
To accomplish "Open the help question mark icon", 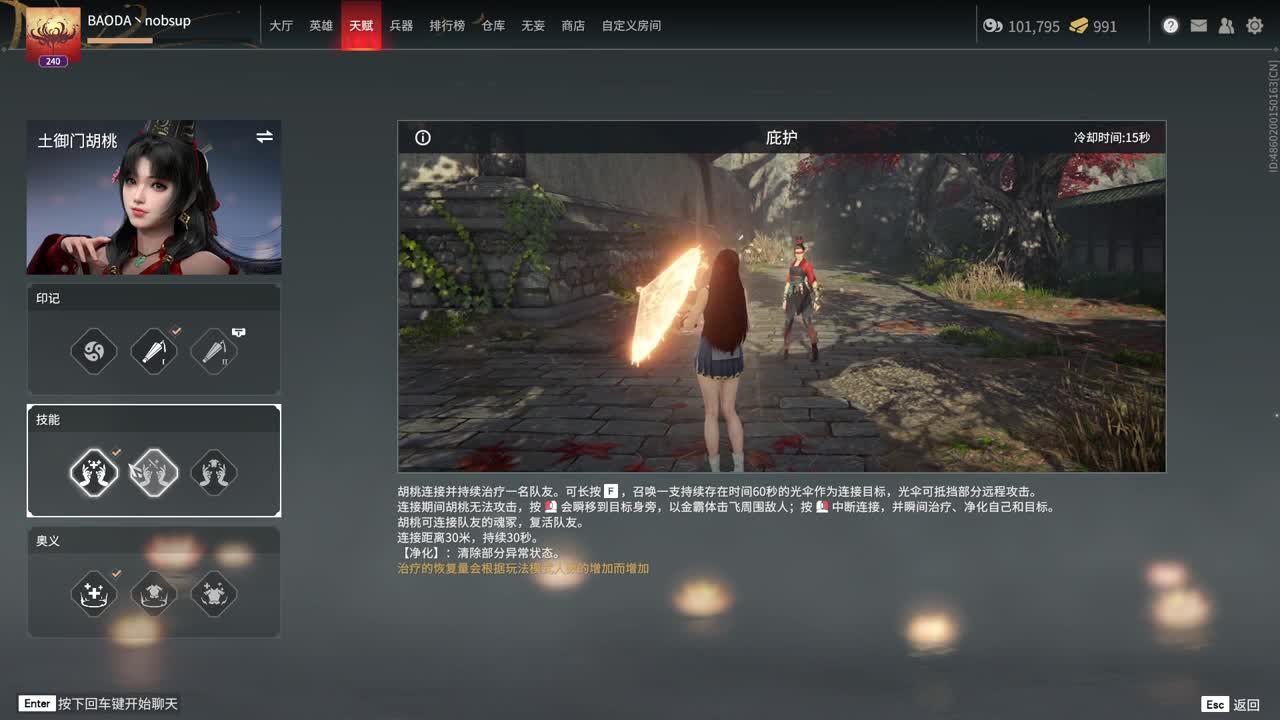I will click(1170, 26).
